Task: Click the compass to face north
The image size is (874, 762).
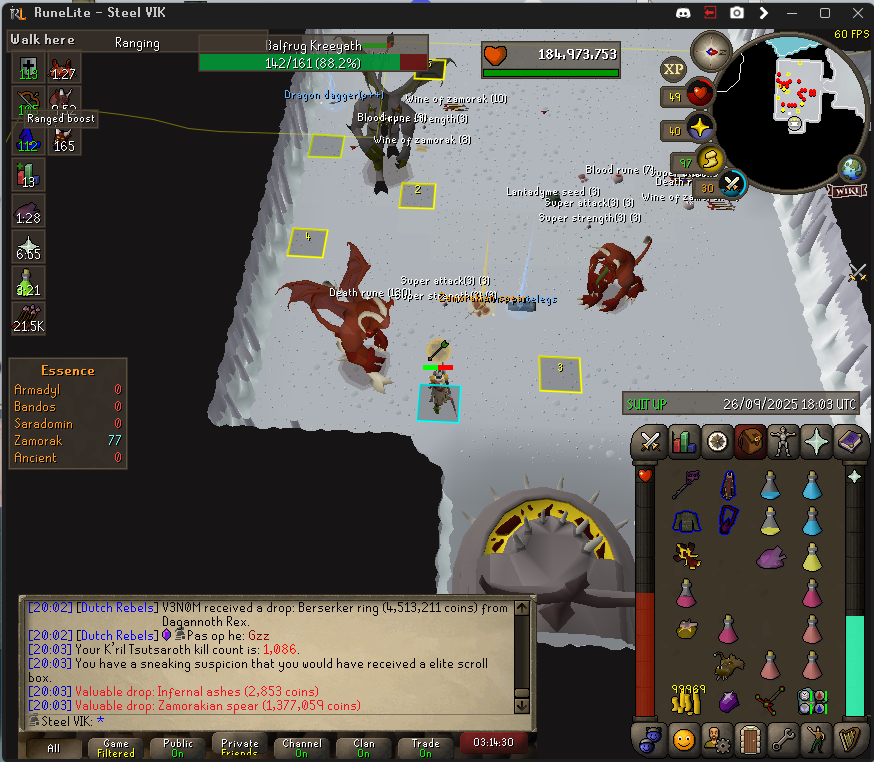Action: coord(714,47)
